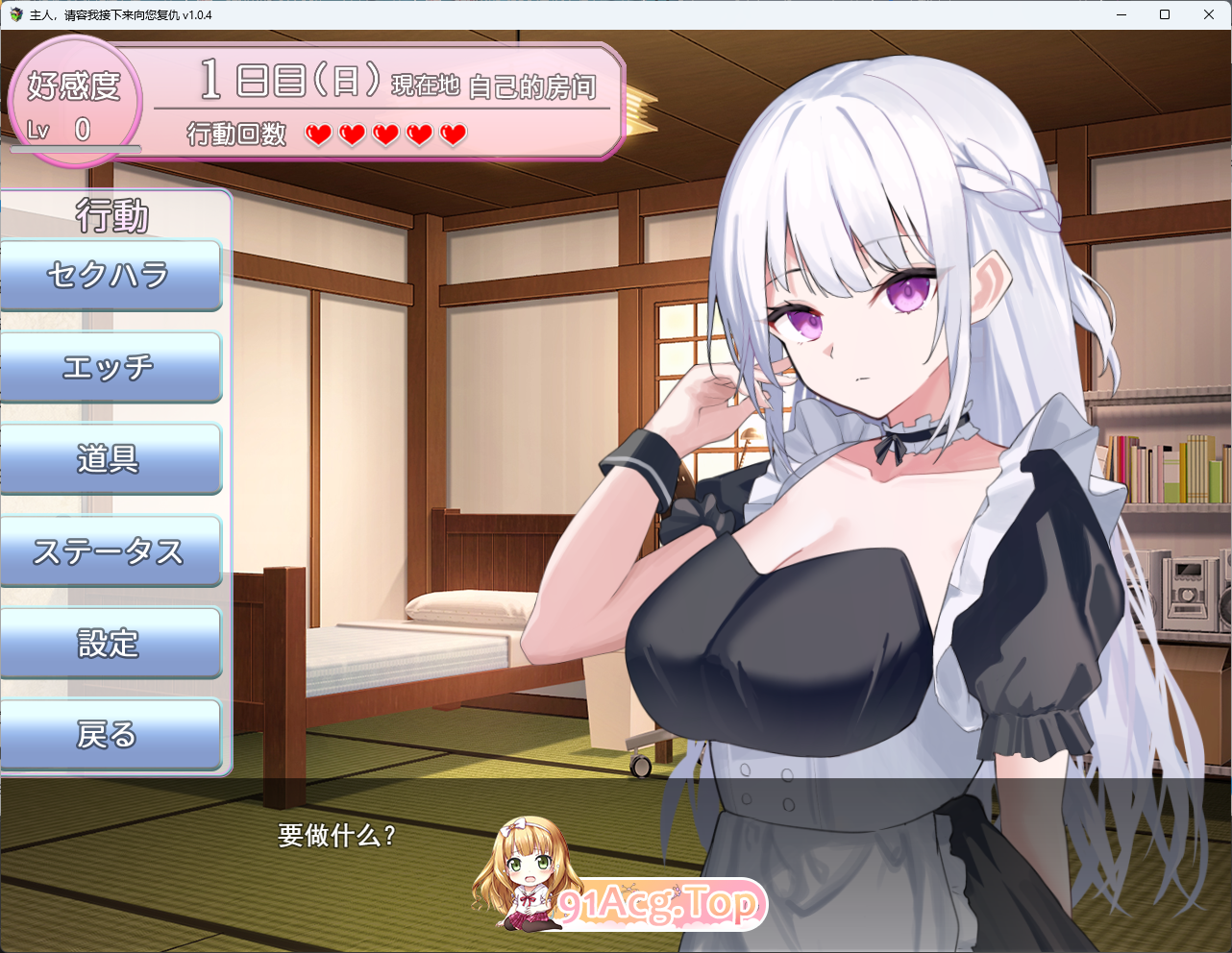Open the ステータス status screen
This screenshot has width=1232, height=953.
111,550
